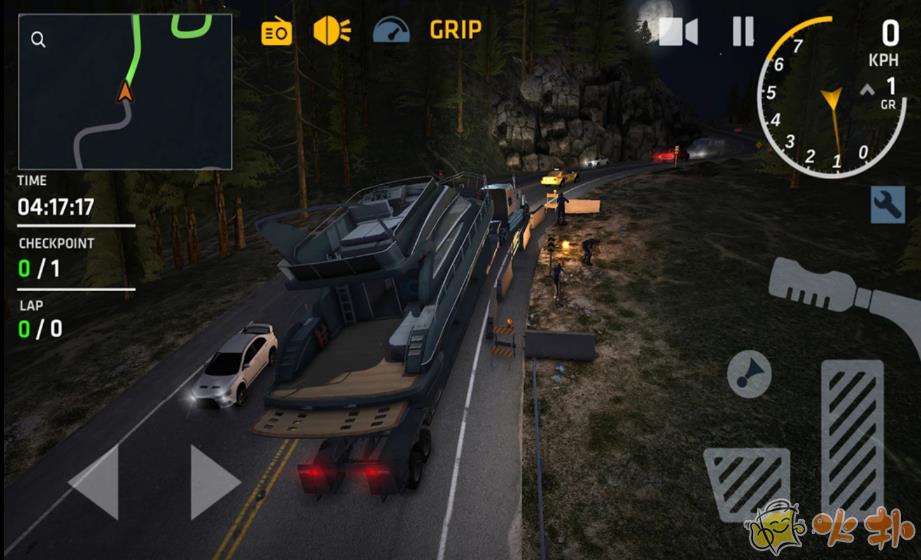This screenshot has width=921, height=560.
Task: Change the camera view
Action: [x=678, y=32]
